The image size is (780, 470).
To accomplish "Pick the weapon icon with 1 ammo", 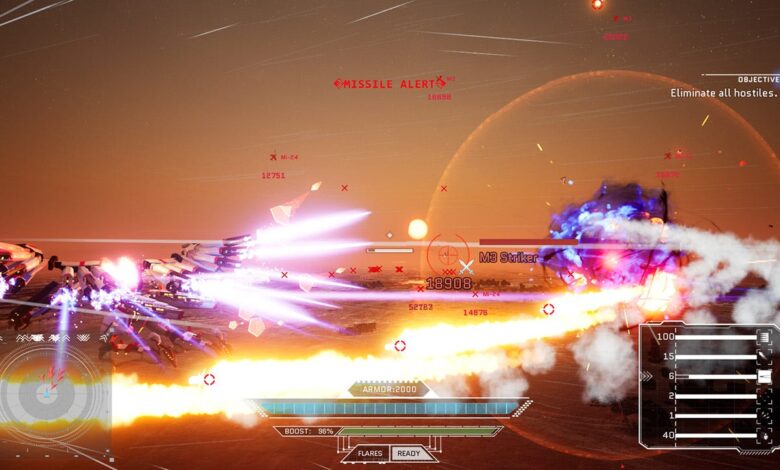I will pos(764,415).
